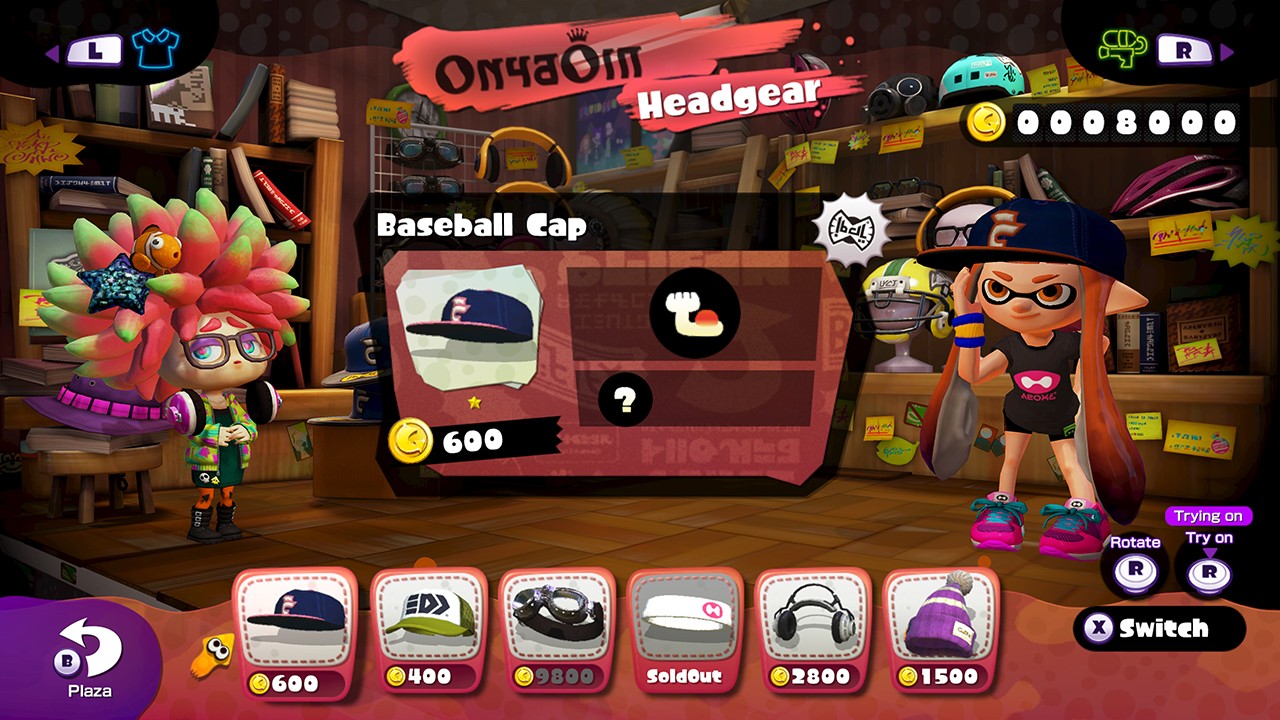Expand the mystery ability slot marked with a question mark
Viewport: 1280px width, 720px height.
(x=628, y=400)
